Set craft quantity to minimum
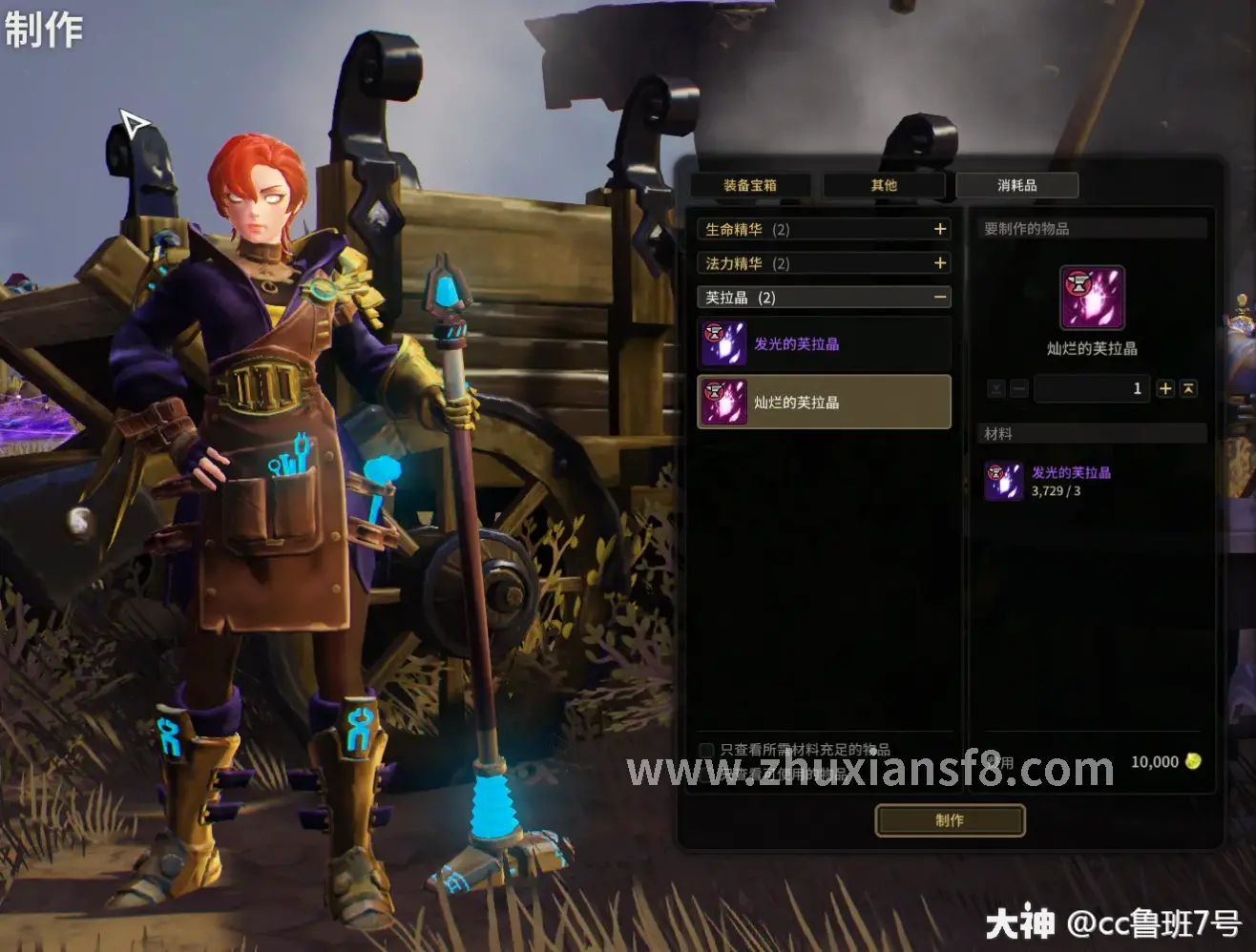The image size is (1256, 952). [996, 388]
